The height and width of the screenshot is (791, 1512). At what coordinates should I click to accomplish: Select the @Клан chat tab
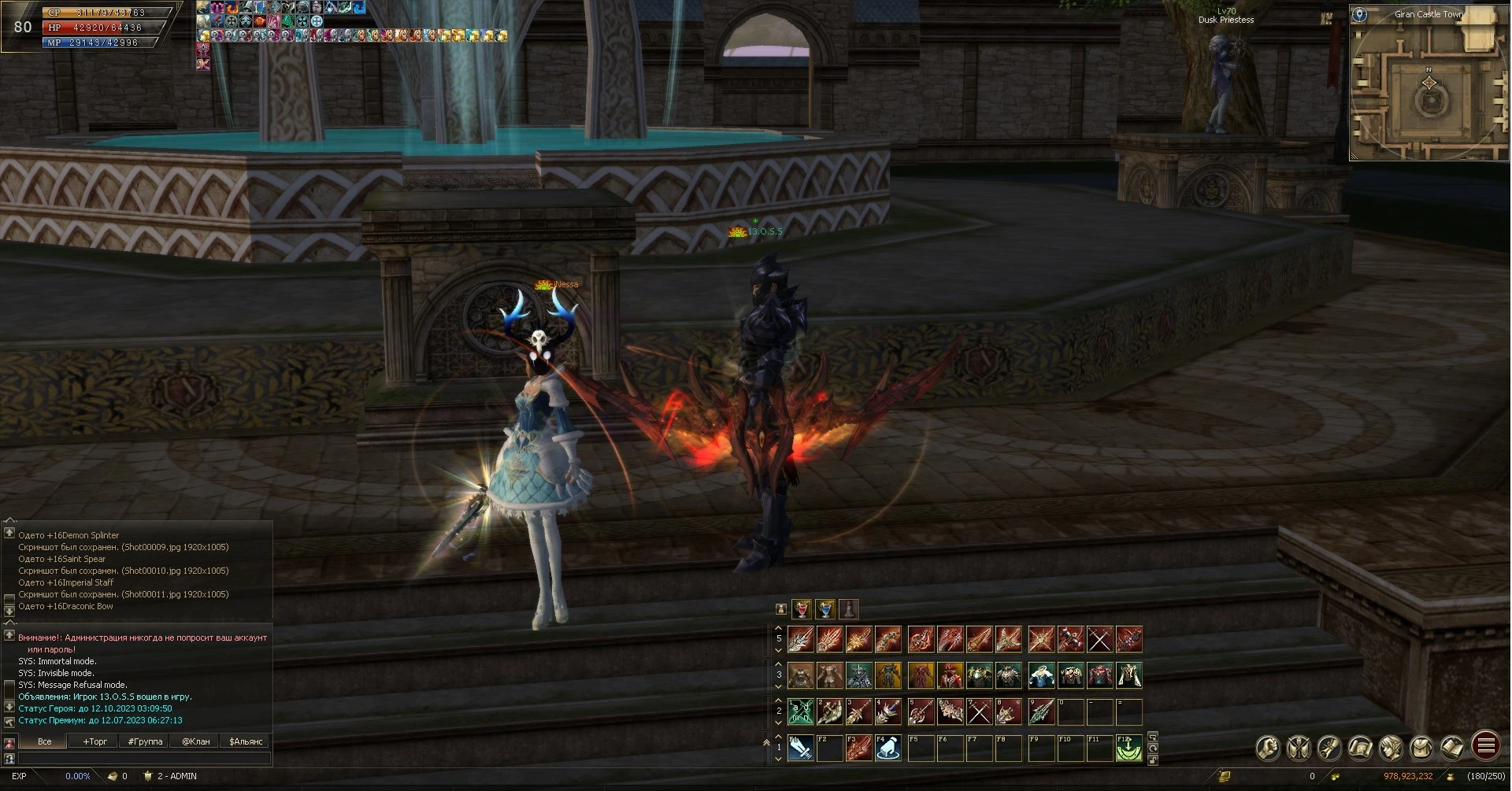coord(195,741)
